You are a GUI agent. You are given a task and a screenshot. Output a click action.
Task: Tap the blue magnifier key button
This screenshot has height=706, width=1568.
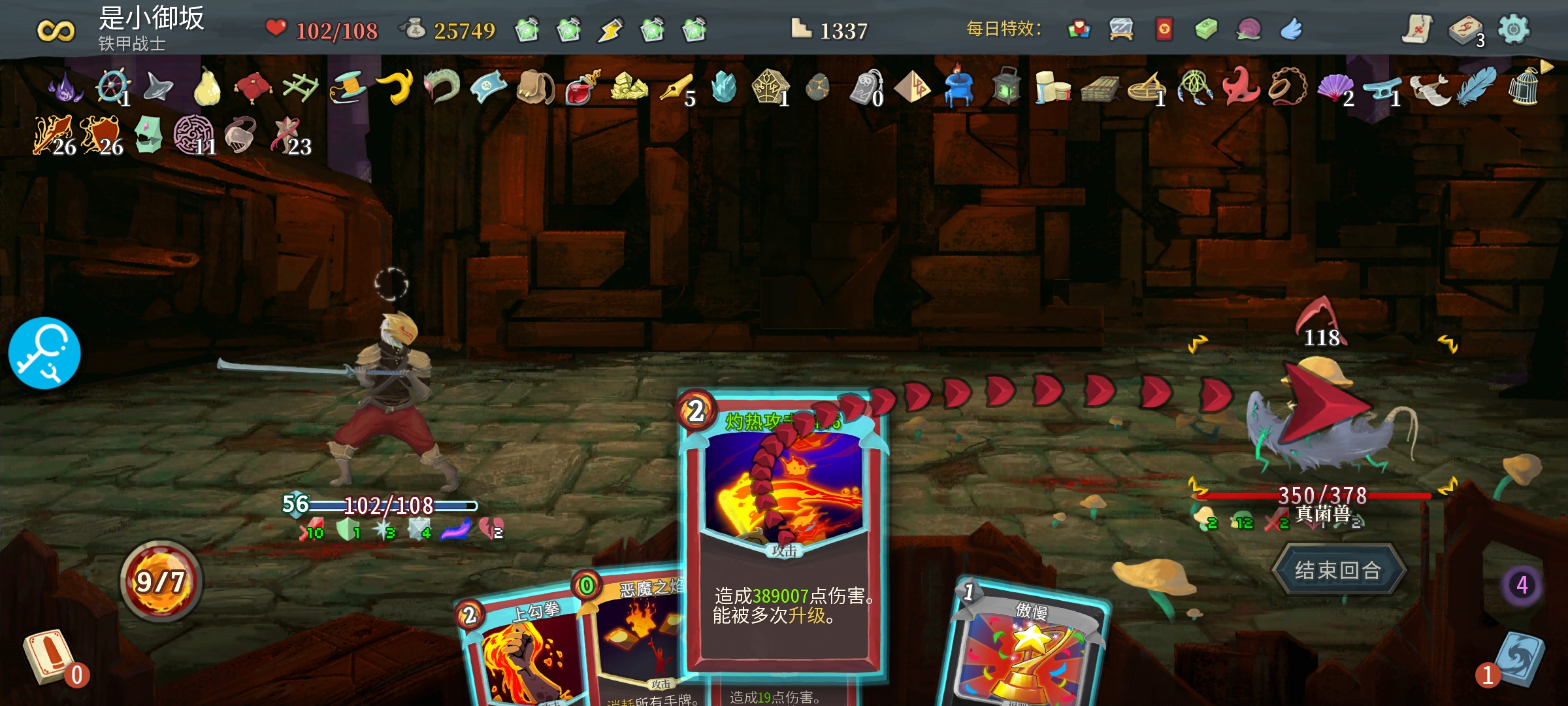click(x=44, y=354)
